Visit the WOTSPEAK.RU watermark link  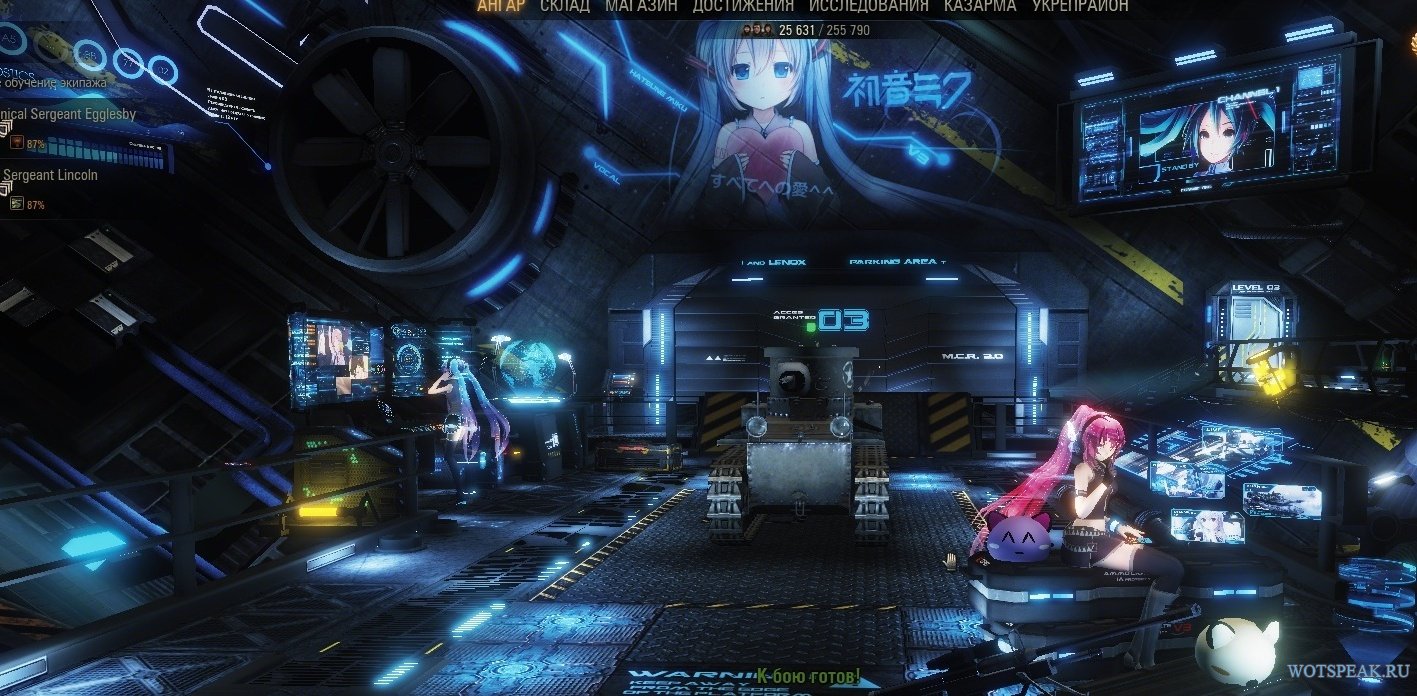1348,670
